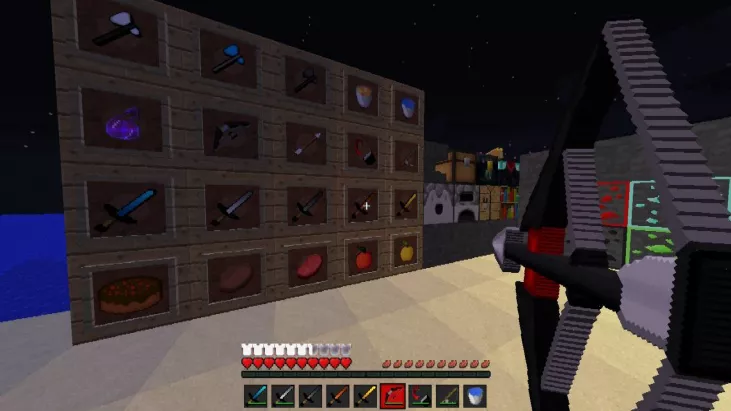Switch to the blue water bucket slot
Screen dimensions: 731x411
(473, 396)
